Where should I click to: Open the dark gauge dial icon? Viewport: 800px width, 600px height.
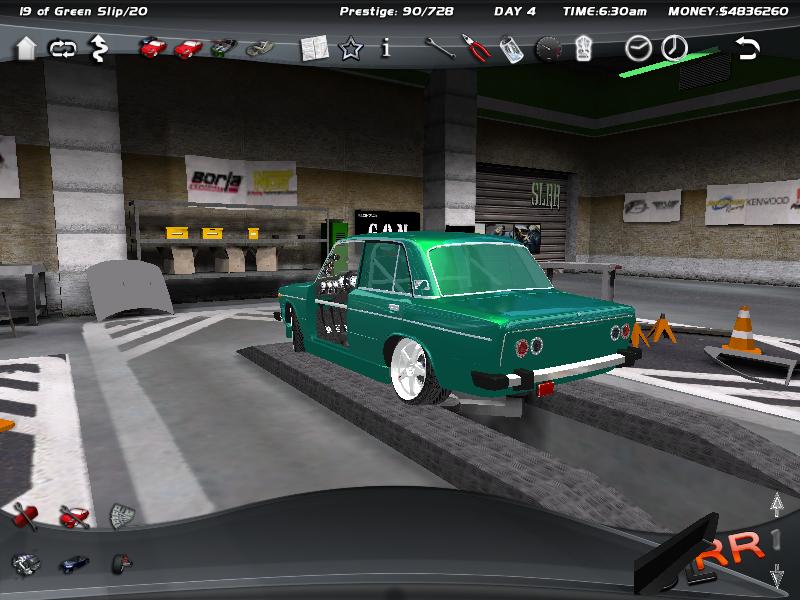coord(548,48)
